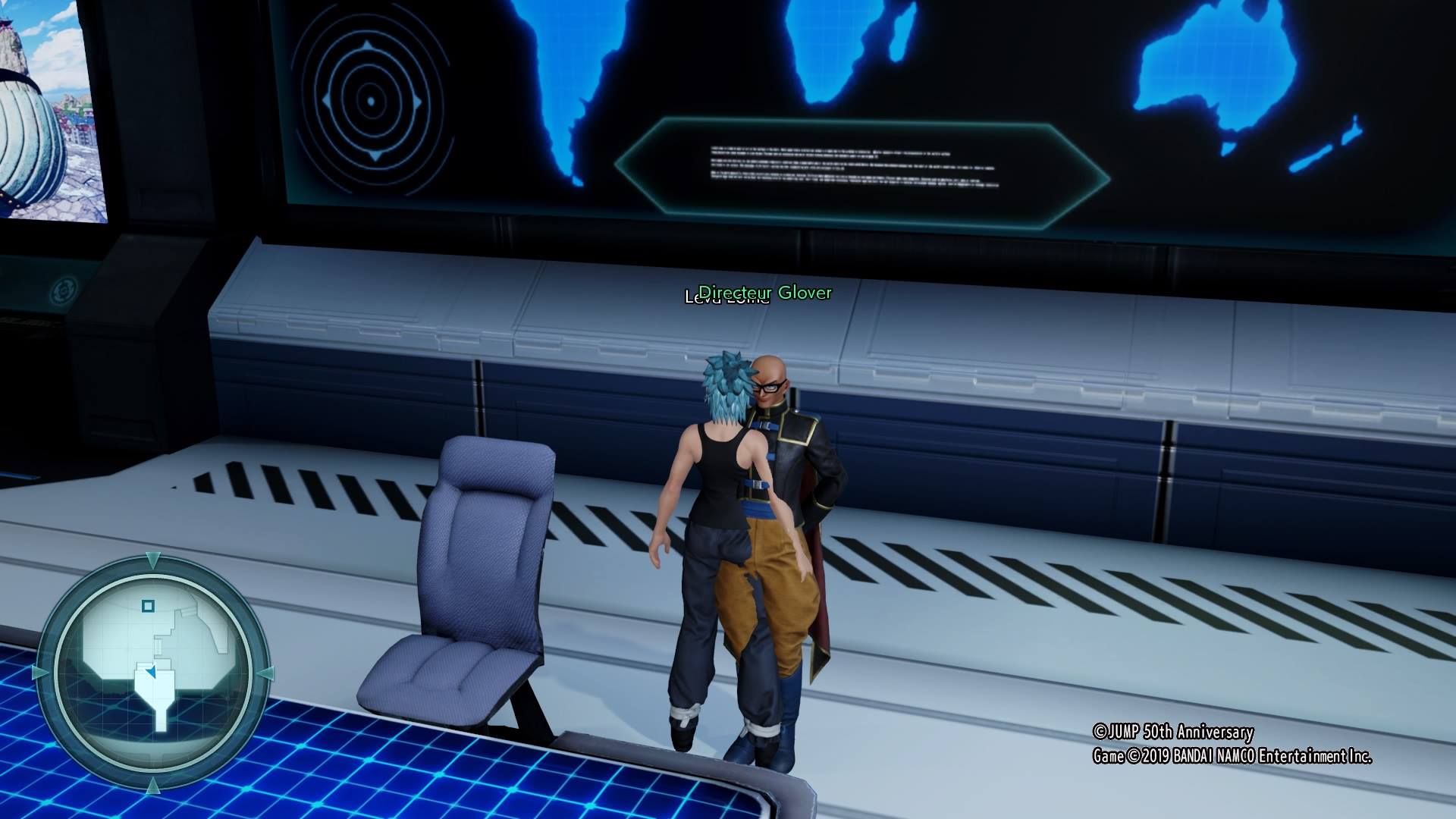1456x819 pixels.
Task: Click the circular minimap
Action: tap(152, 673)
